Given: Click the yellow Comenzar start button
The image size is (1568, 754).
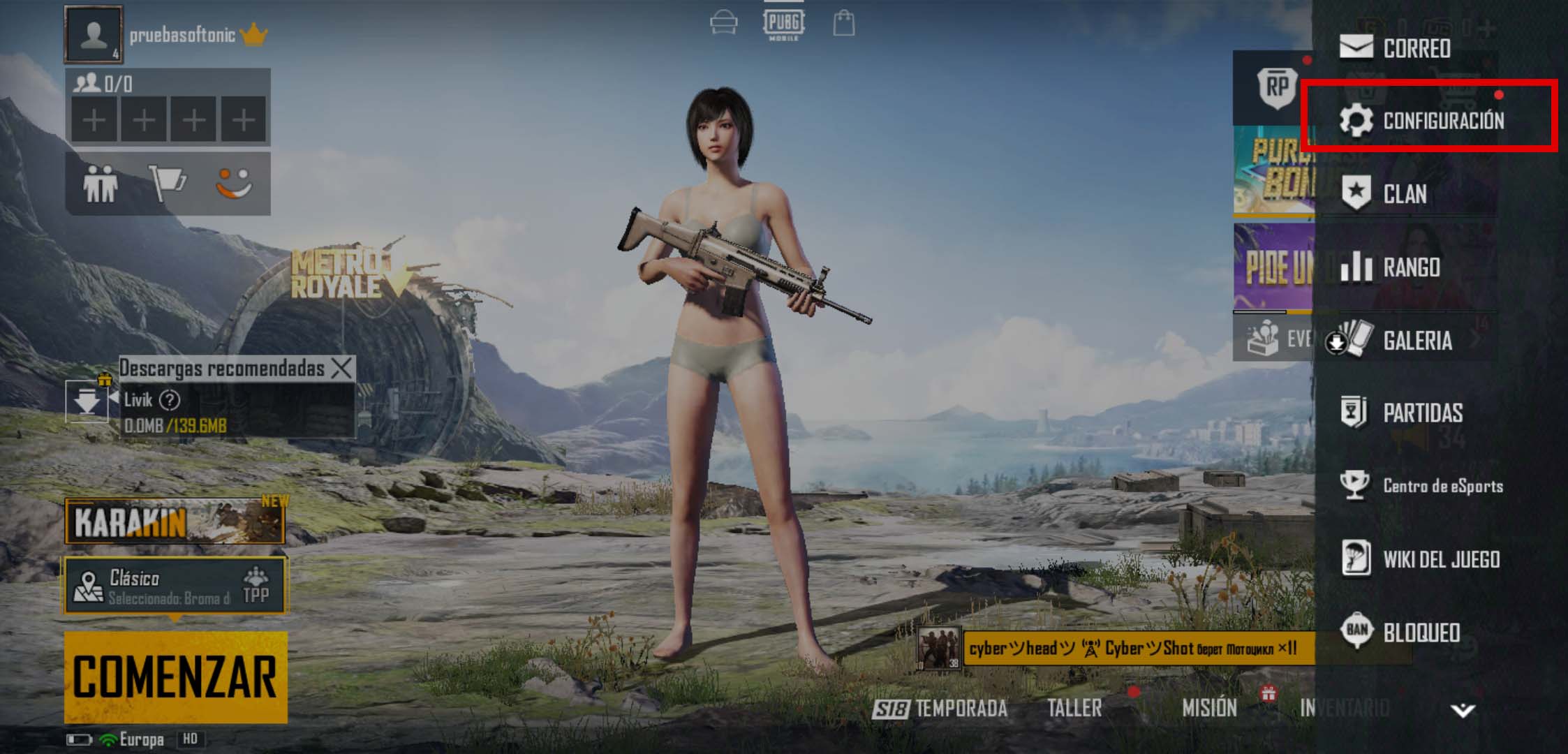Looking at the screenshot, I should (x=175, y=677).
